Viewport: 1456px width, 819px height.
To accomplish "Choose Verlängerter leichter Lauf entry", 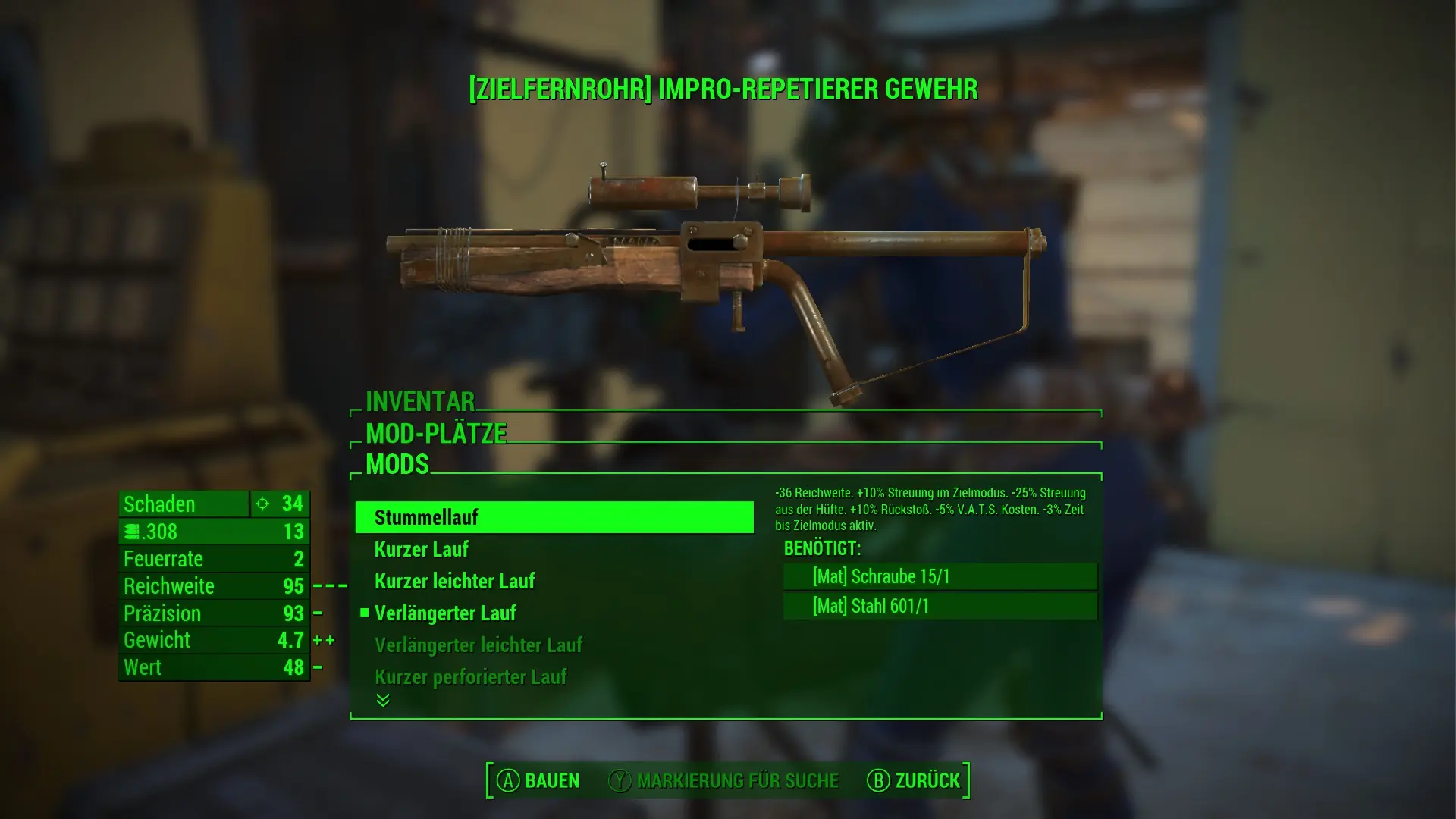I will coord(478,645).
